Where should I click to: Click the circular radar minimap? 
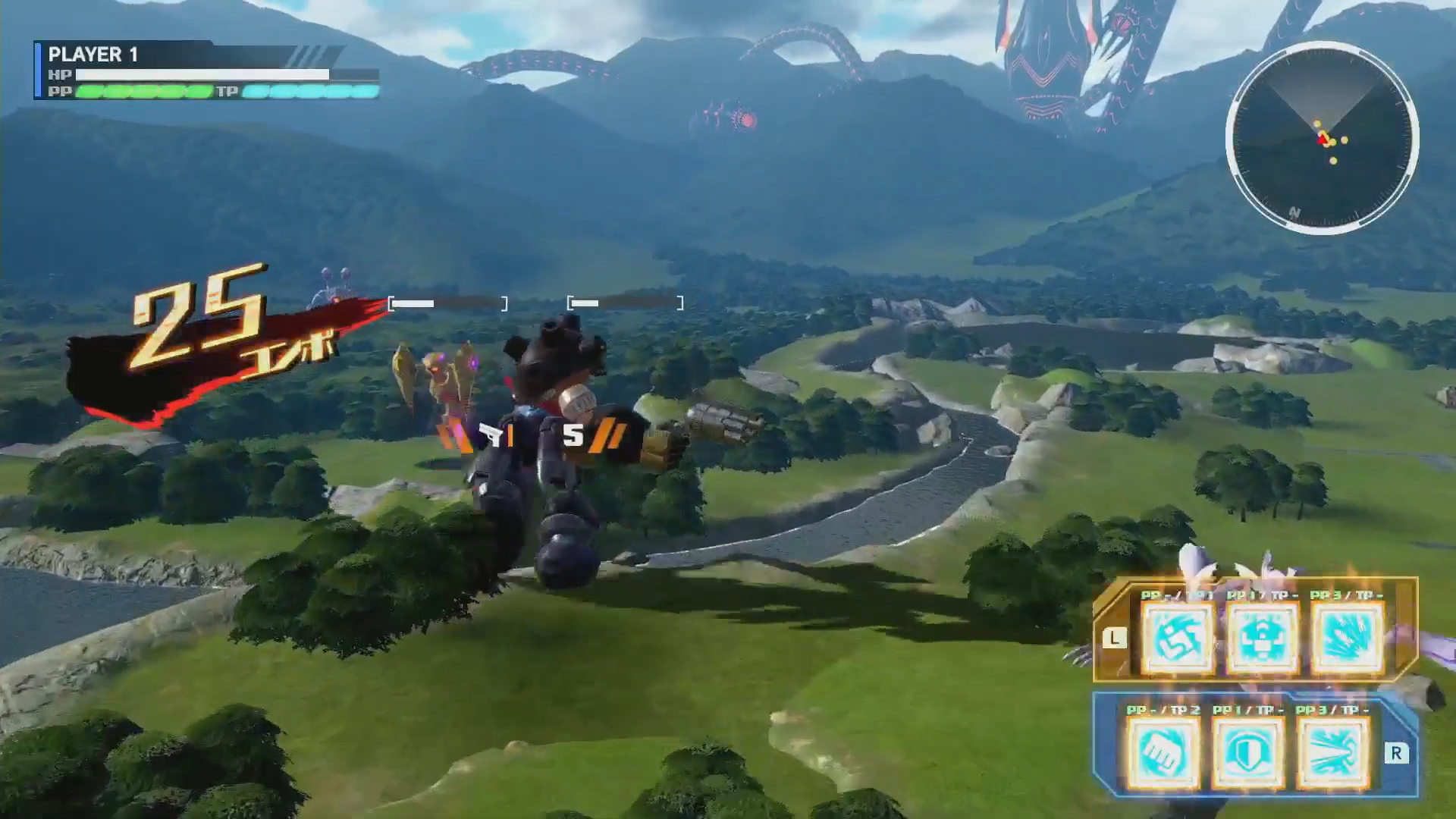point(1322,139)
